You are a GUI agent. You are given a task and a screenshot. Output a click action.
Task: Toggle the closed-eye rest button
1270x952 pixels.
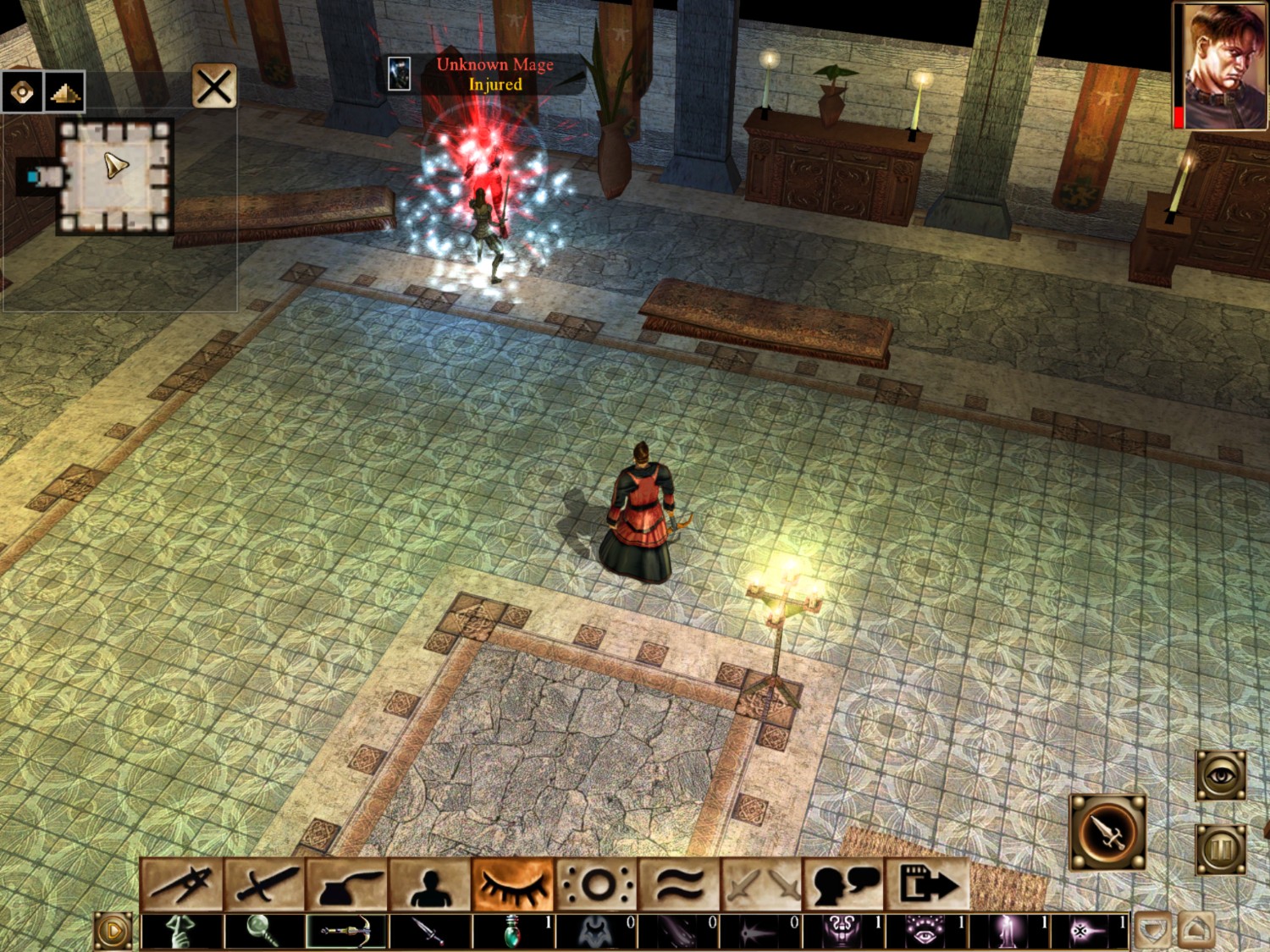(x=513, y=885)
